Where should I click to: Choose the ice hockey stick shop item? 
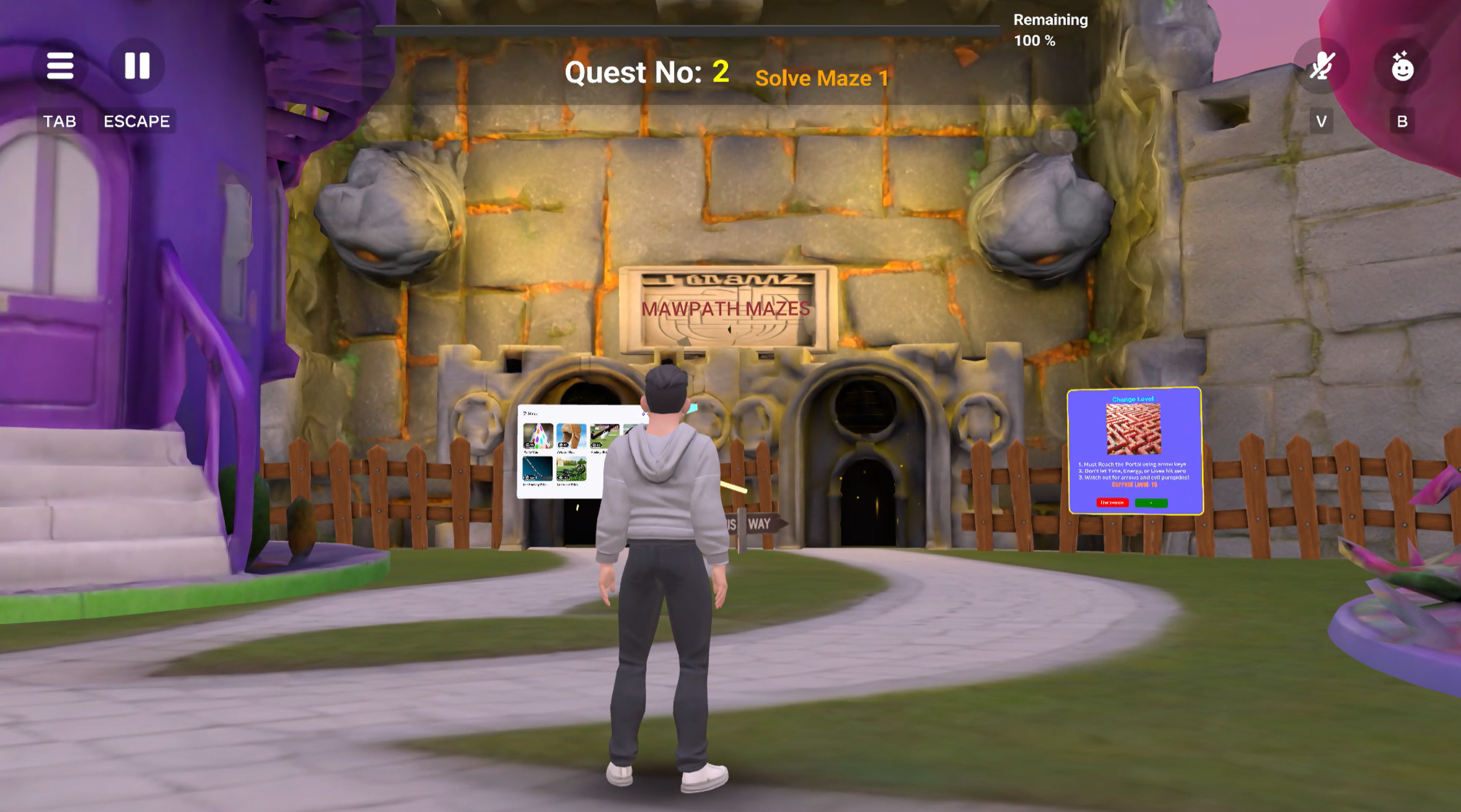tap(537, 469)
